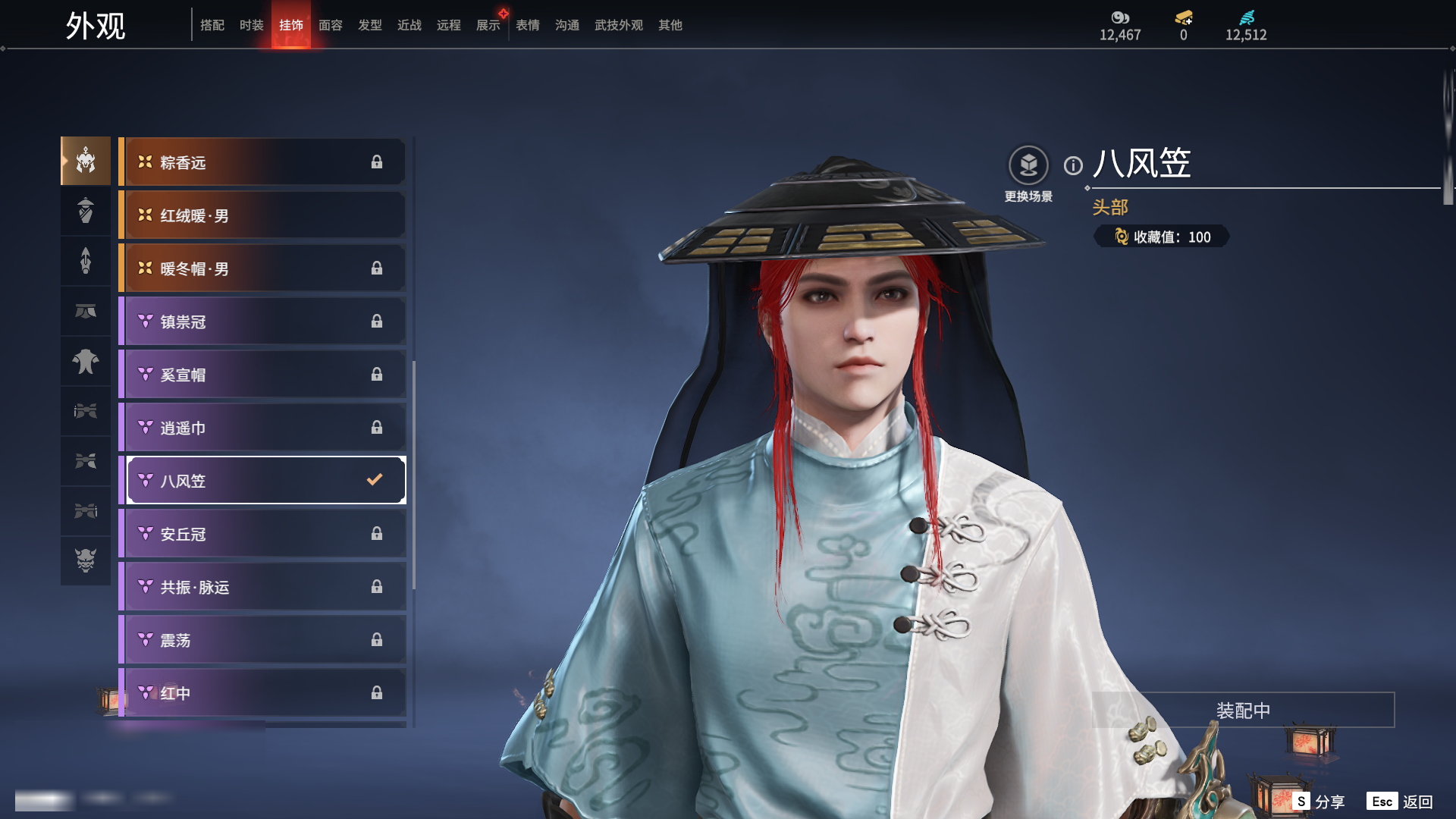Open the info icon beside 八风笠
1456x819 pixels.
(x=1073, y=165)
